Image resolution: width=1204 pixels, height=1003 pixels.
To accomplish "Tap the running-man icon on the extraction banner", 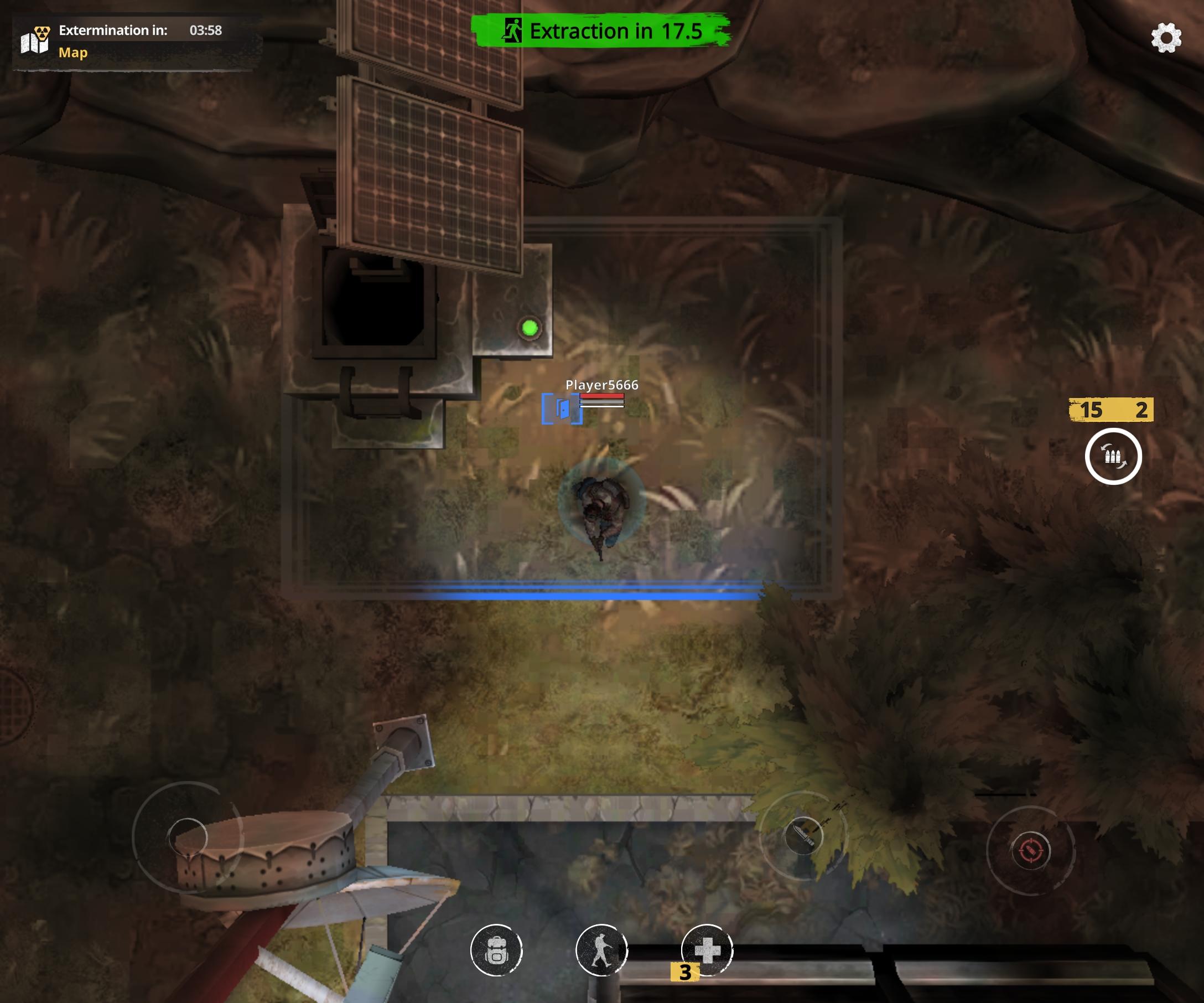I will click(x=514, y=29).
